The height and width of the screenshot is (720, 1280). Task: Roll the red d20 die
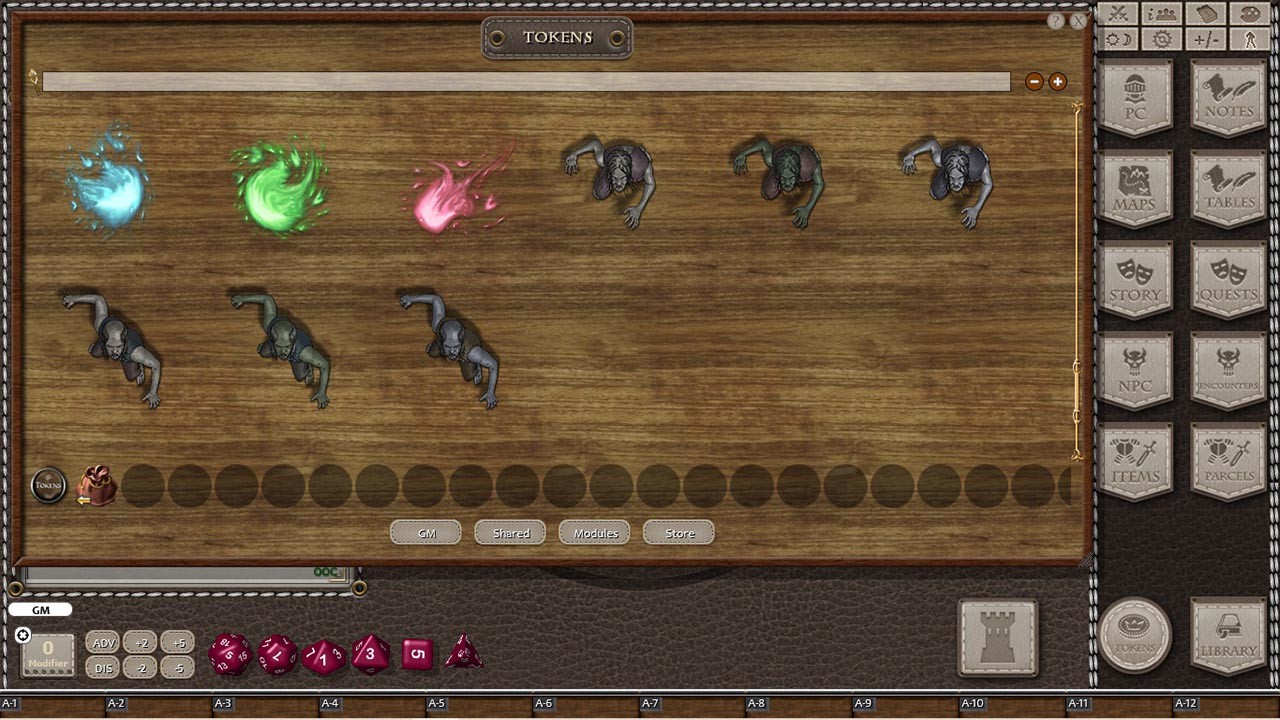(227, 654)
